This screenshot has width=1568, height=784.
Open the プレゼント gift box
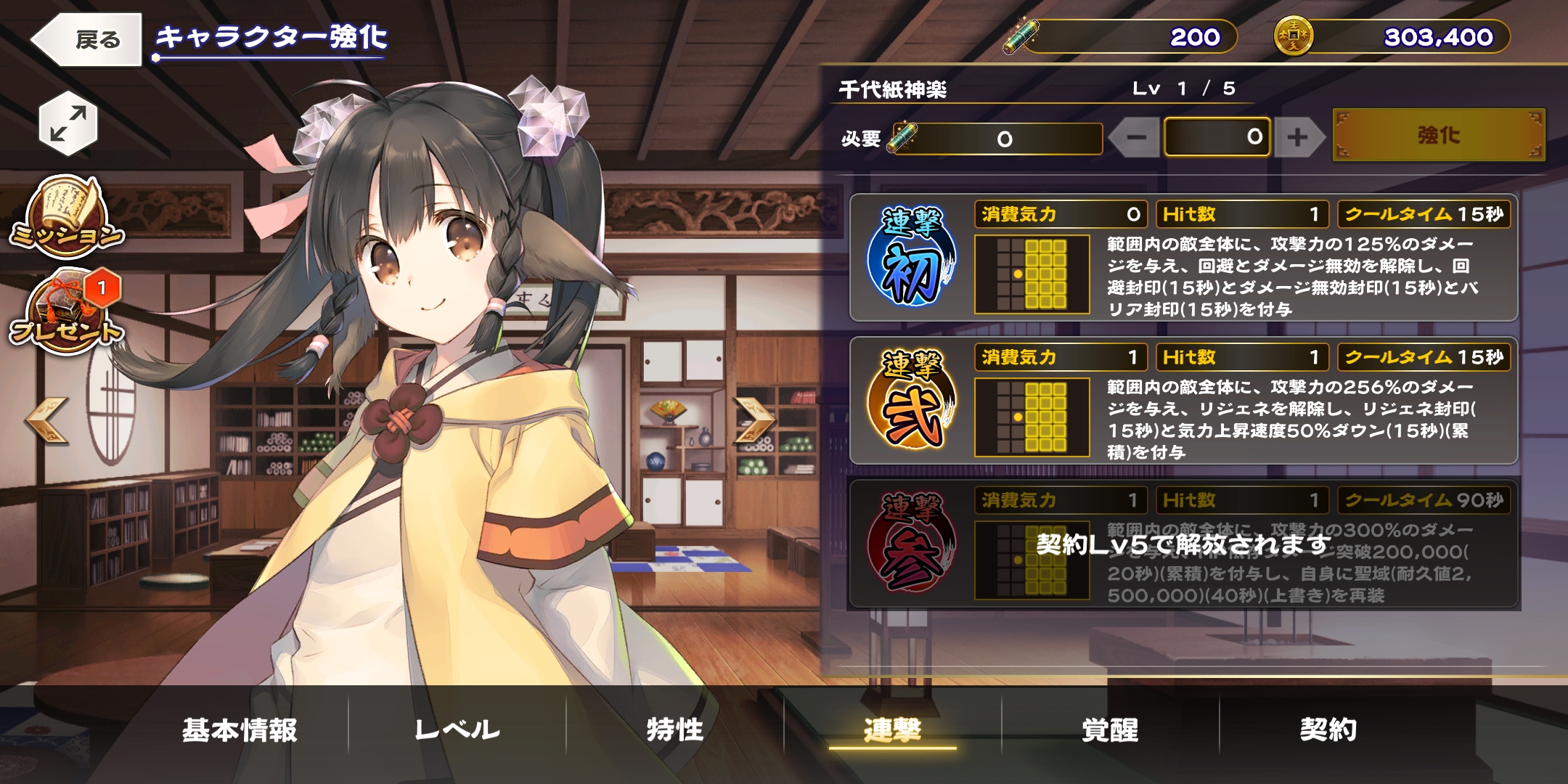point(67,312)
